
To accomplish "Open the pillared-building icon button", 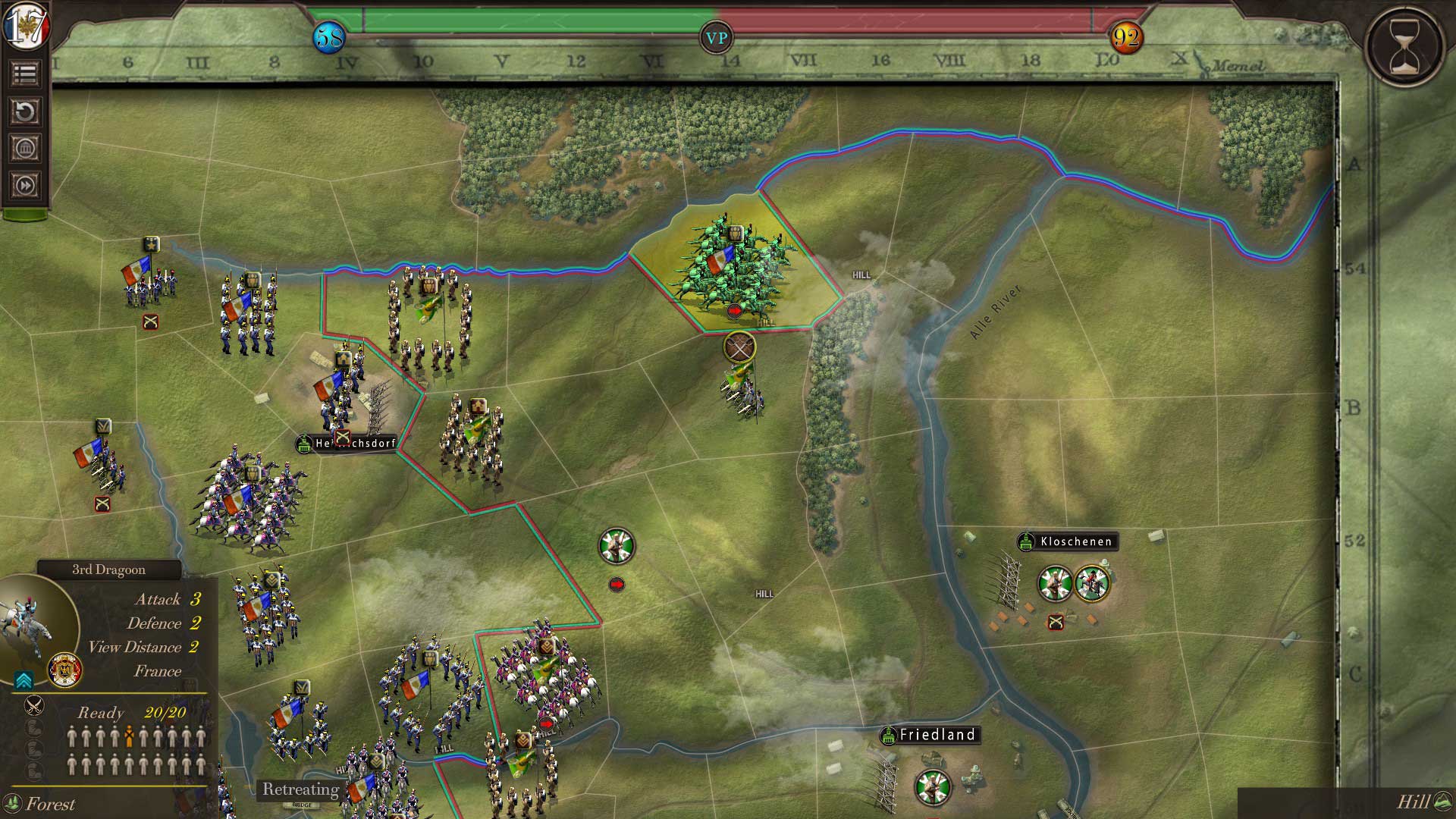I will point(25,148).
